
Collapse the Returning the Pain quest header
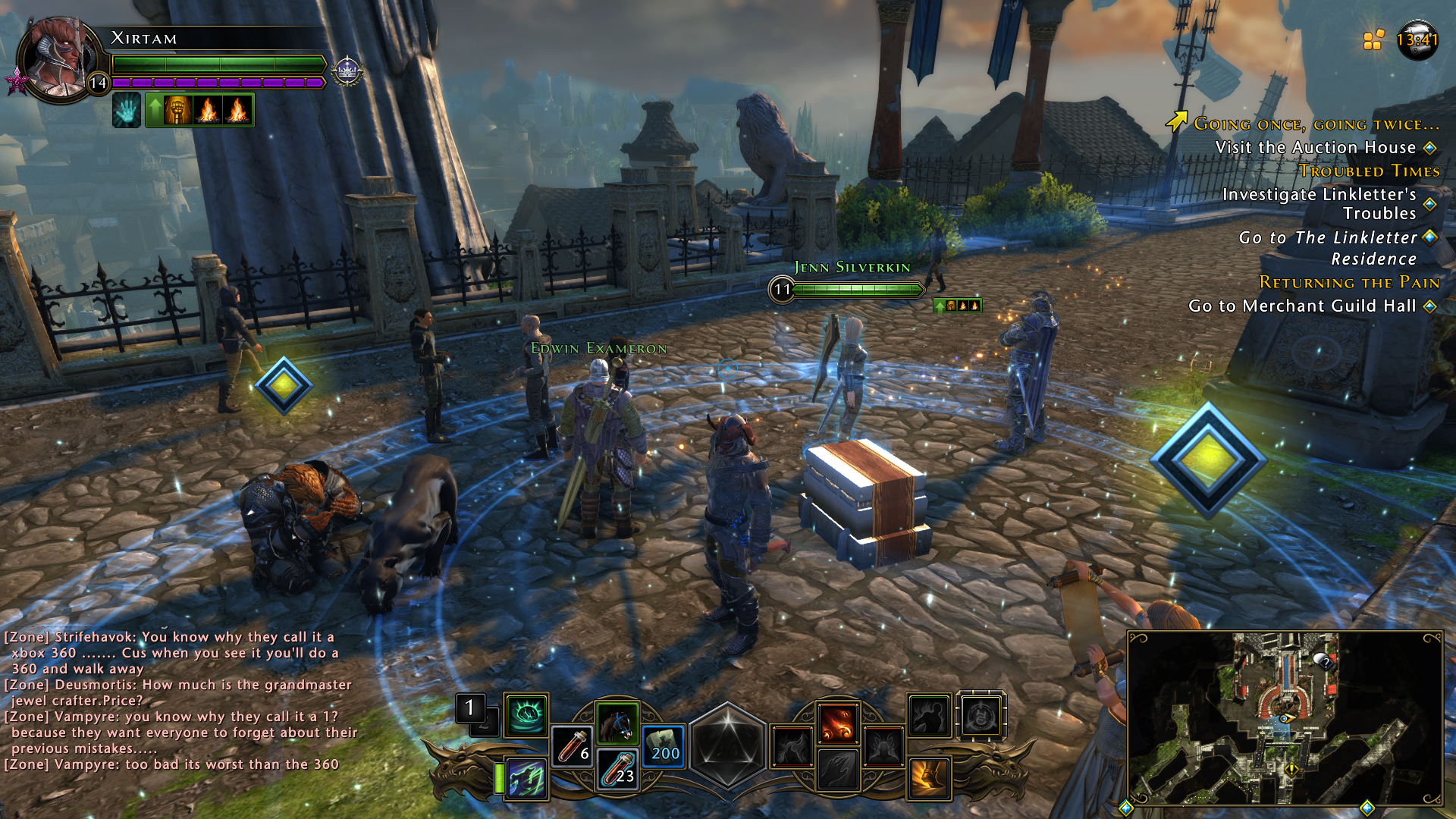tap(1350, 282)
